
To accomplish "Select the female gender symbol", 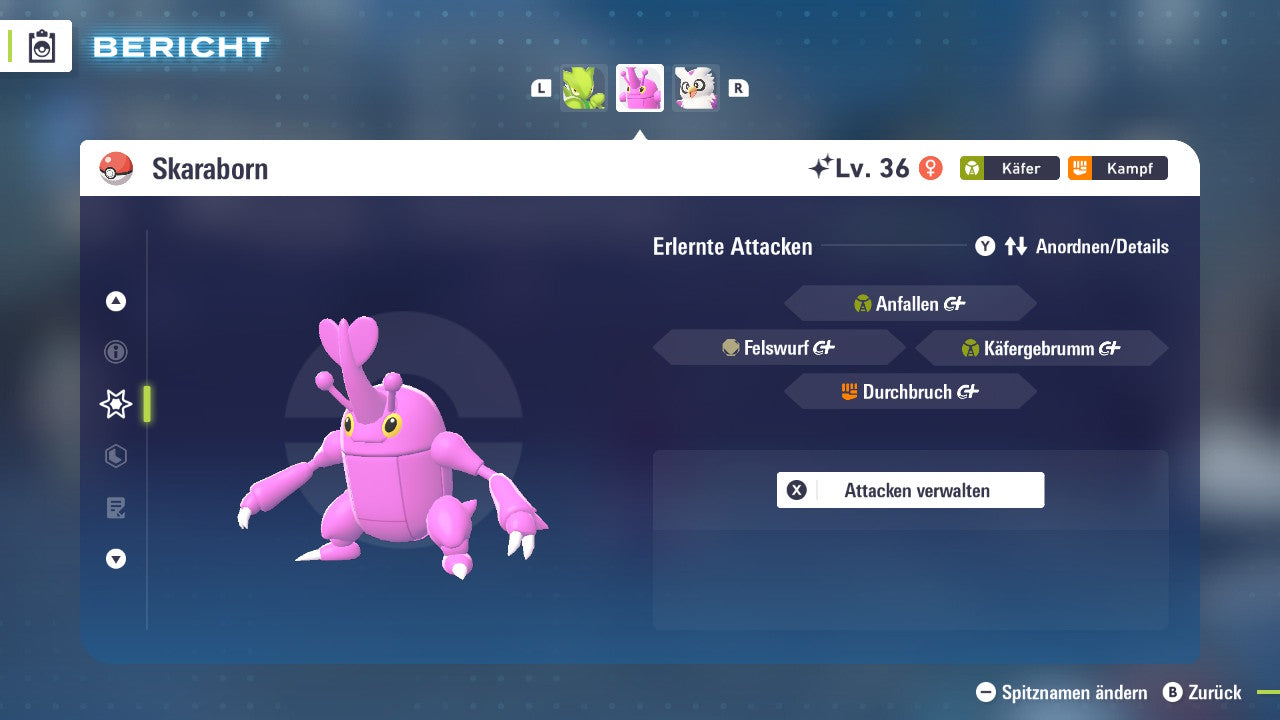I will pyautogui.click(x=933, y=168).
